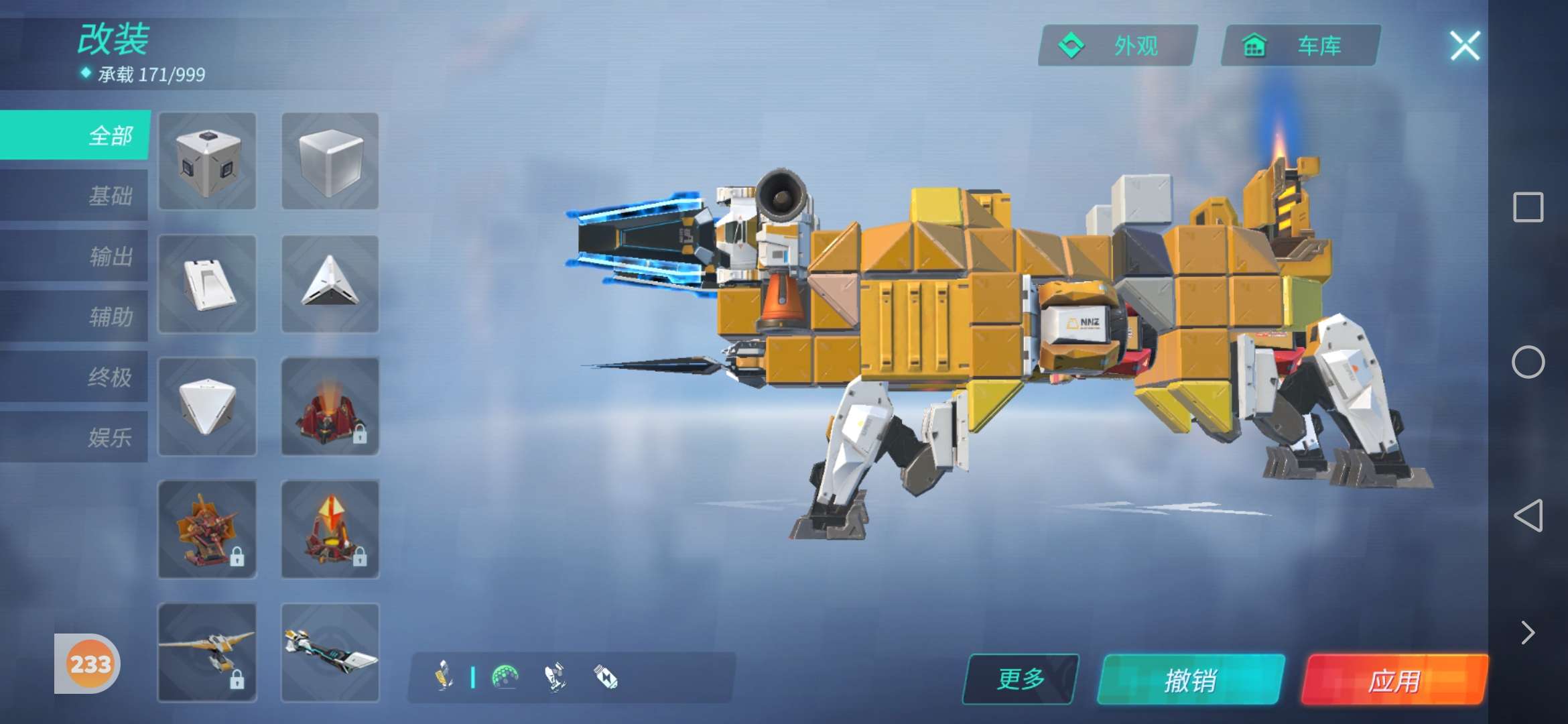Switch to the 全部 category tab

click(76, 135)
